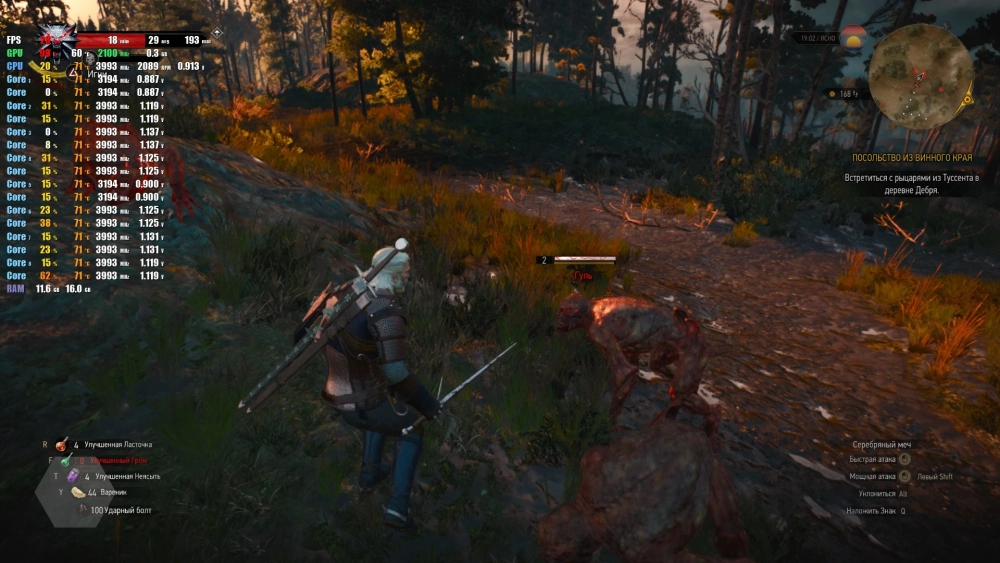Screen dimensions: 1000x563
Task: Click the mushroom buff icon
Action: tap(831, 94)
